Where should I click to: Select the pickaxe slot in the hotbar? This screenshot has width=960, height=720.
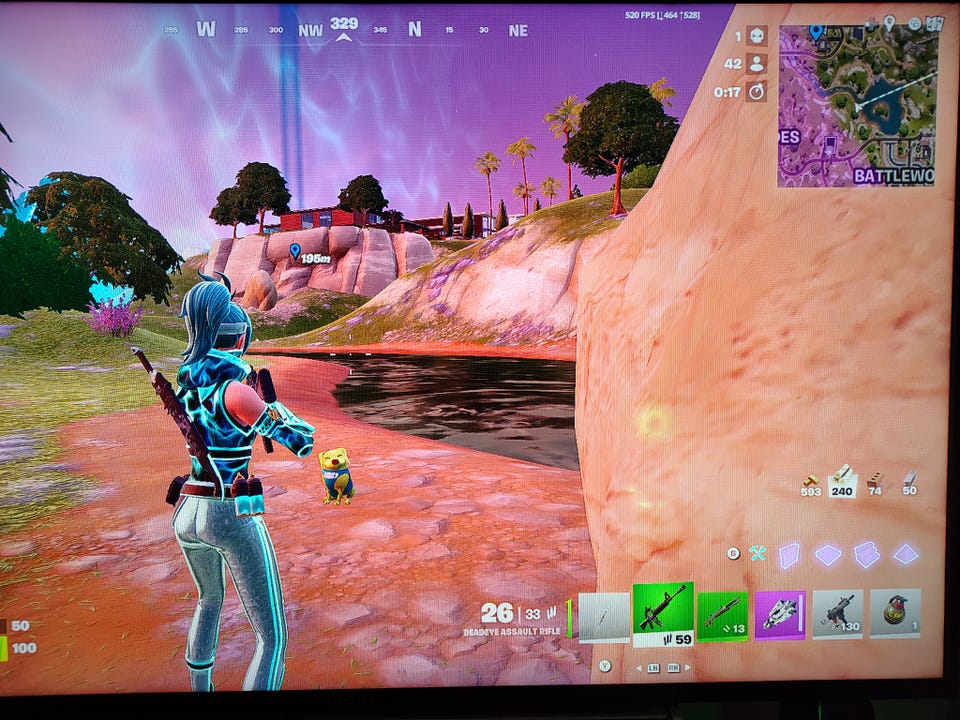click(x=605, y=617)
